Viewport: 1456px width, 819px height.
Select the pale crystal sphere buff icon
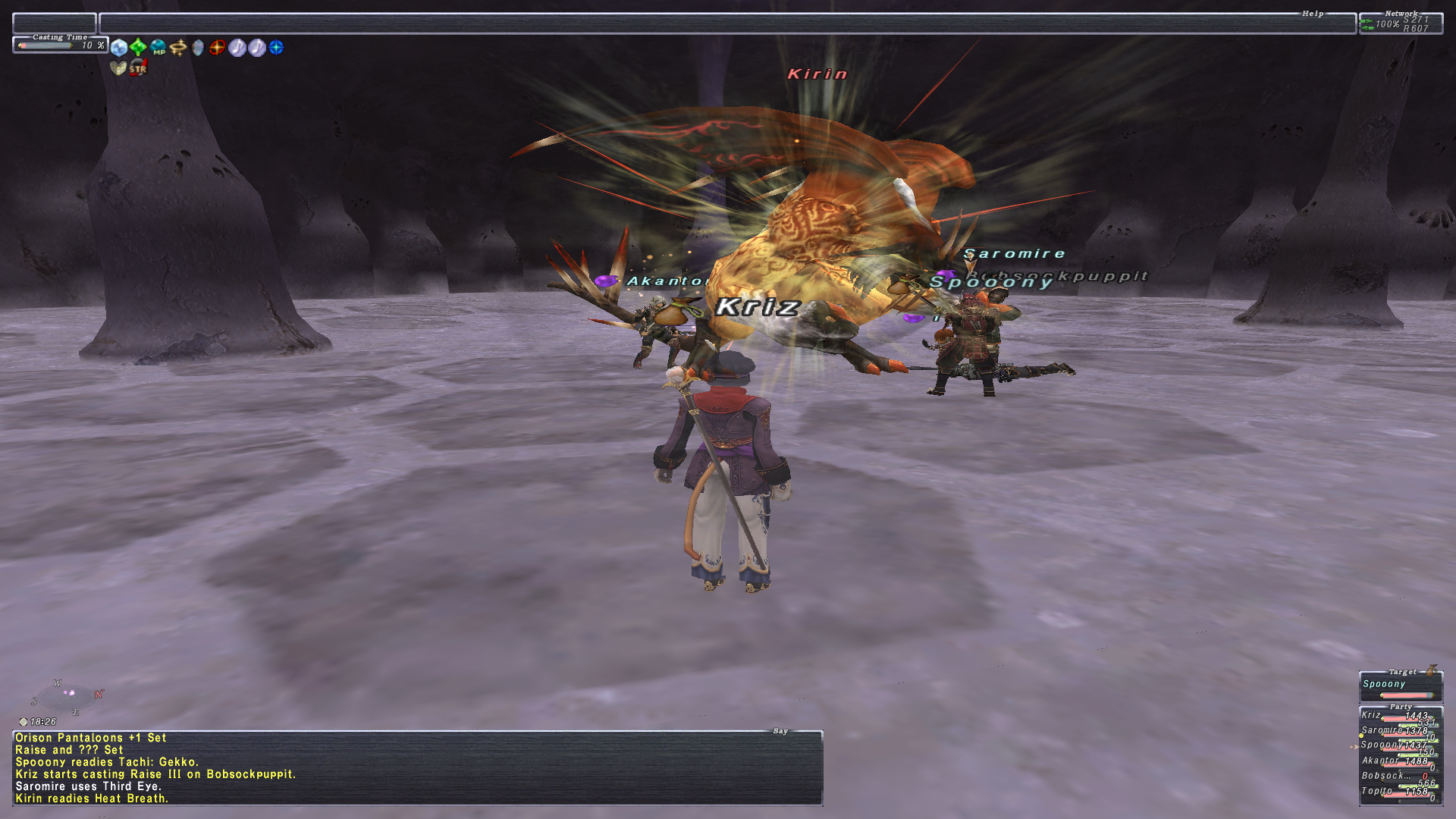tap(119, 48)
